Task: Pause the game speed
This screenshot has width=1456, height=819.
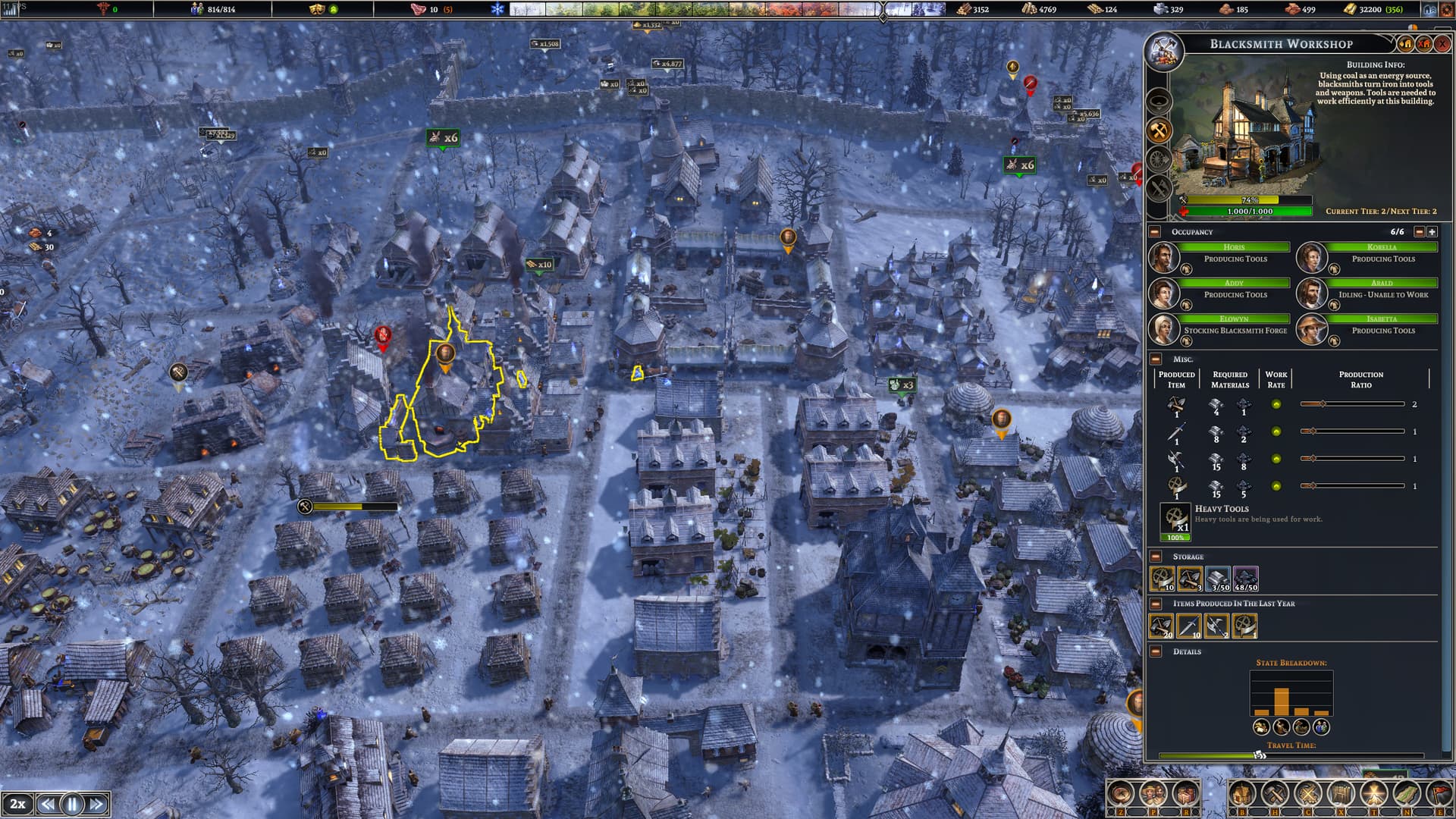Action: pyautogui.click(x=72, y=804)
